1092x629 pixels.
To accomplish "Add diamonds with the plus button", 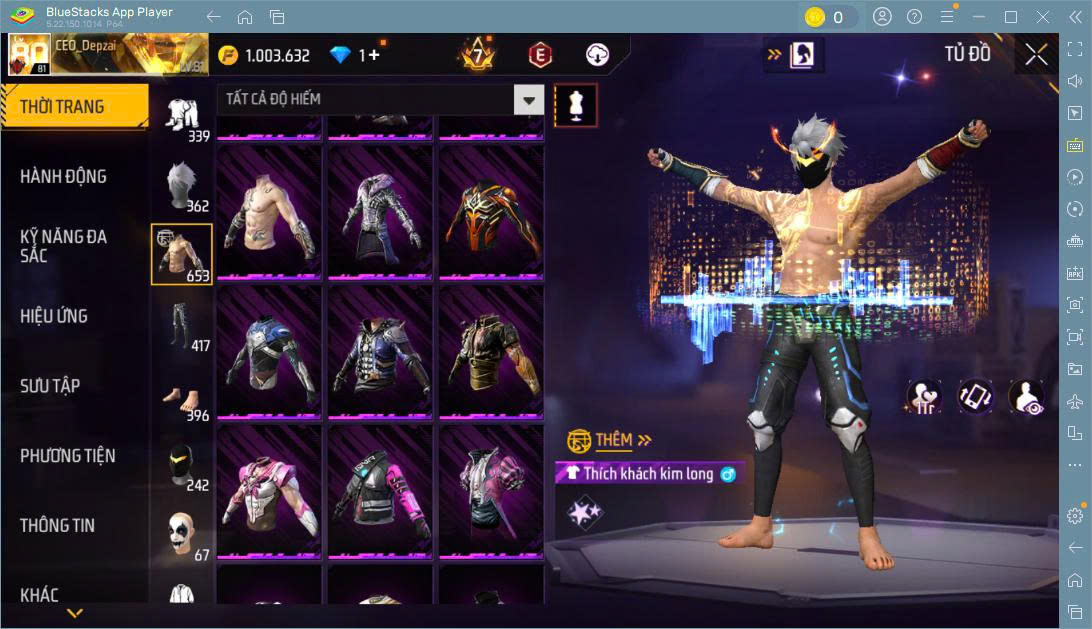I will tap(374, 55).
